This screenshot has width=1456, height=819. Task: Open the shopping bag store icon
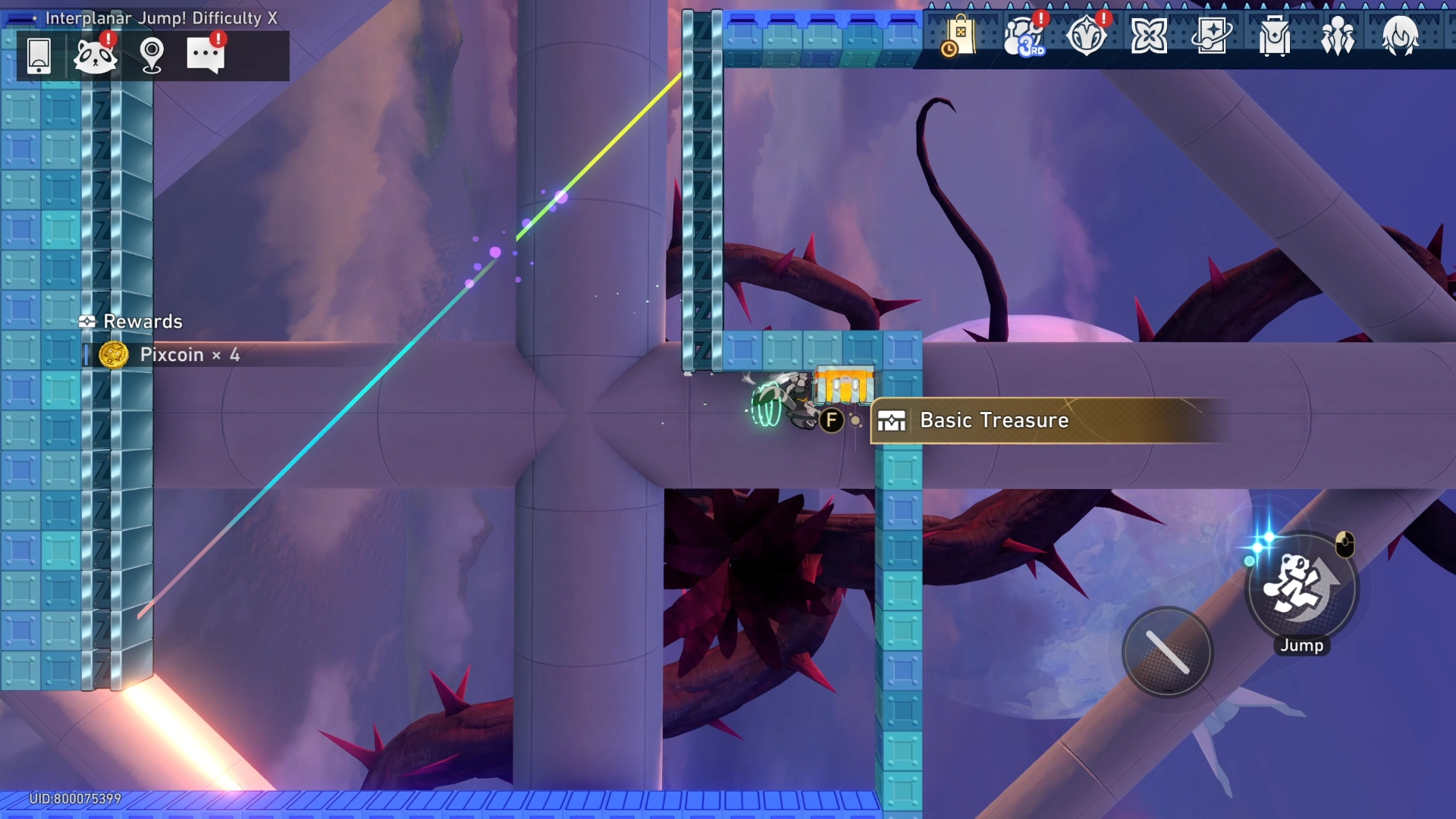959,36
